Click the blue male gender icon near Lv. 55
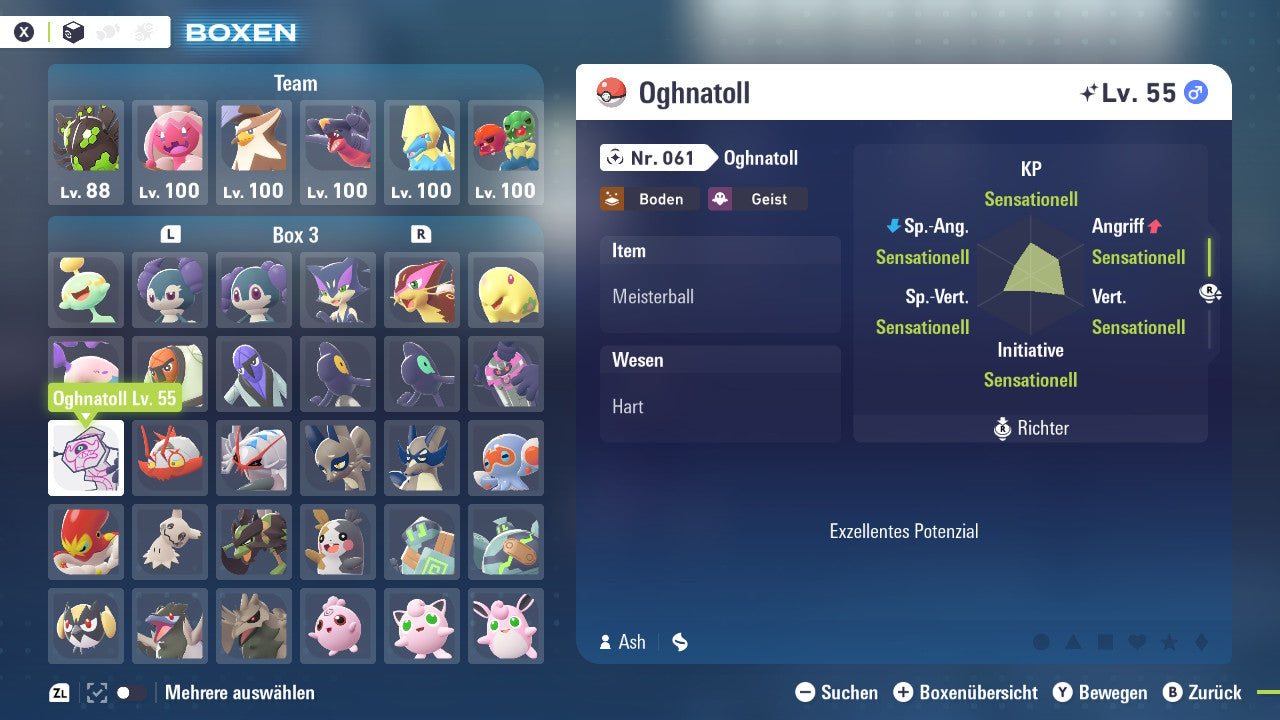Viewport: 1280px width, 720px height. coord(1194,92)
